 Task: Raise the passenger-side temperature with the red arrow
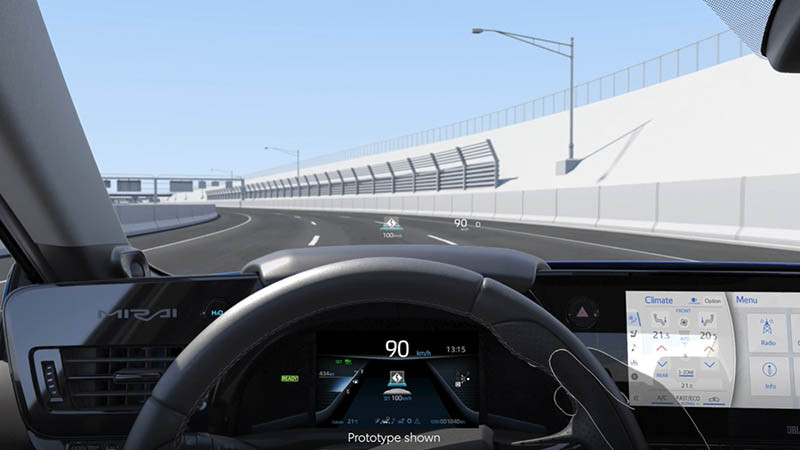[709, 349]
